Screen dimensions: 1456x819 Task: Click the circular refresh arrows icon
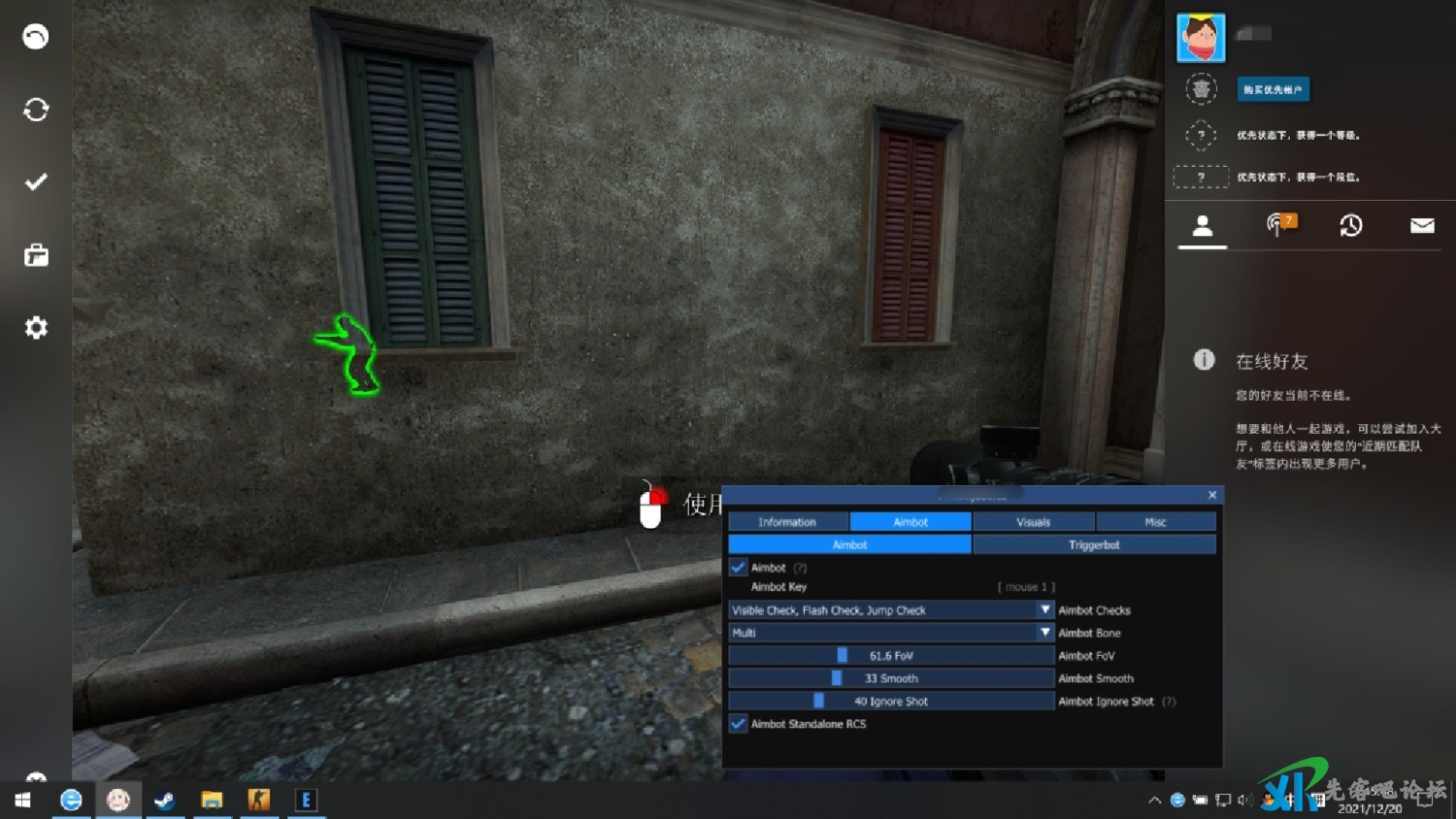pyautogui.click(x=36, y=110)
